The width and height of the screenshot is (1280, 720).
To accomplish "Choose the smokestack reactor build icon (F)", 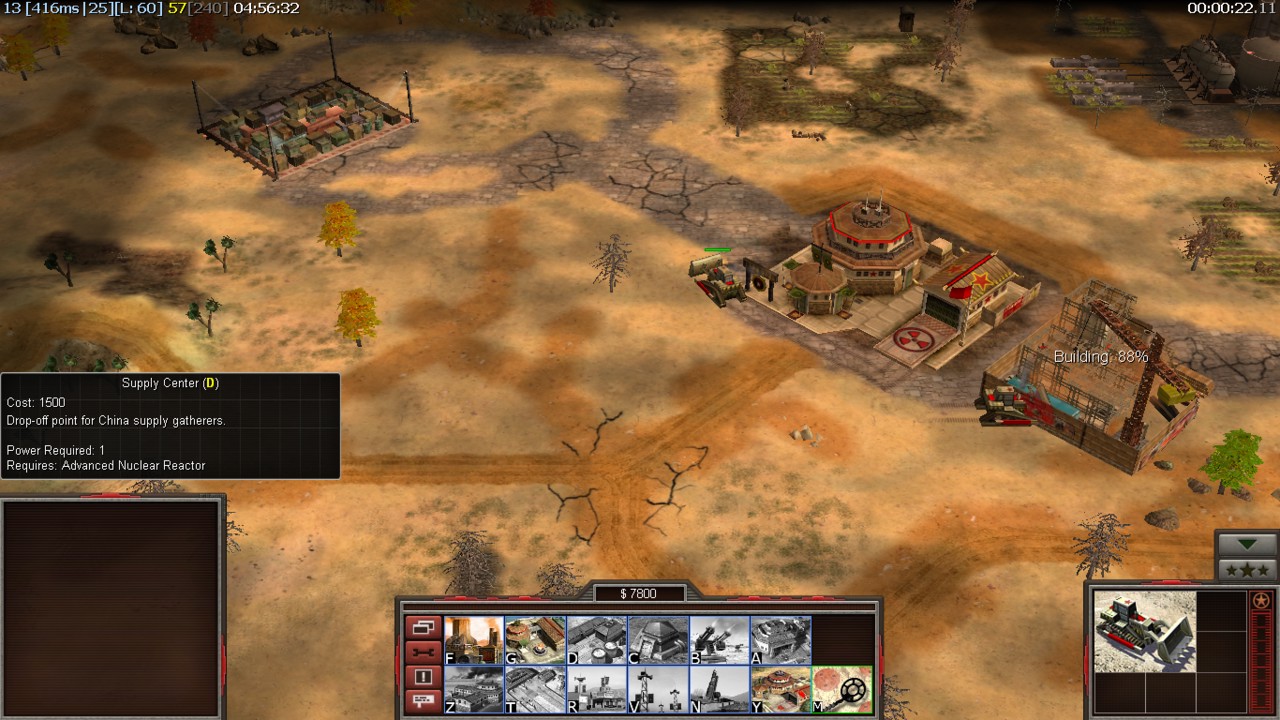I will point(474,640).
